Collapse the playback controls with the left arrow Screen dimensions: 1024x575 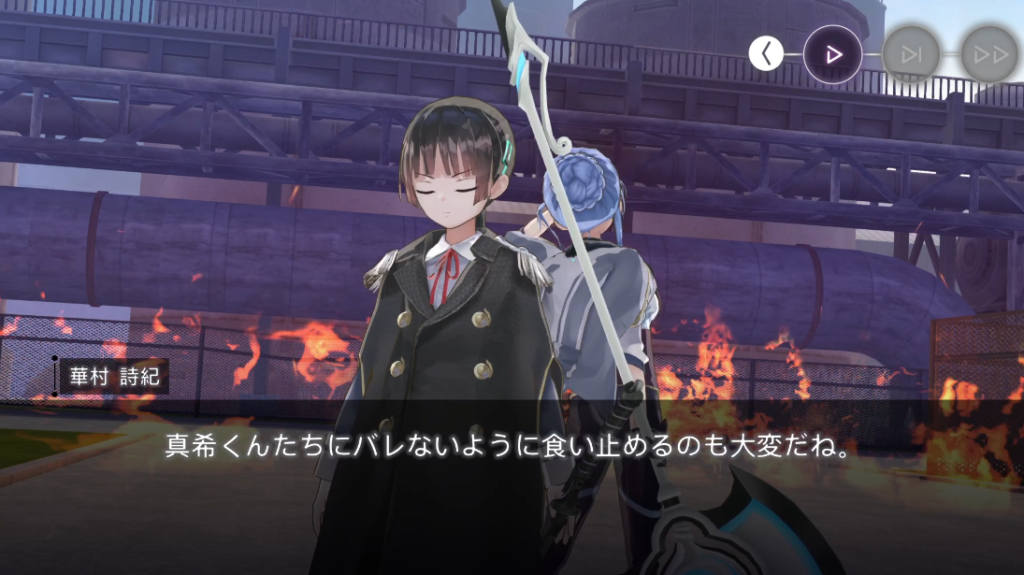tap(766, 54)
